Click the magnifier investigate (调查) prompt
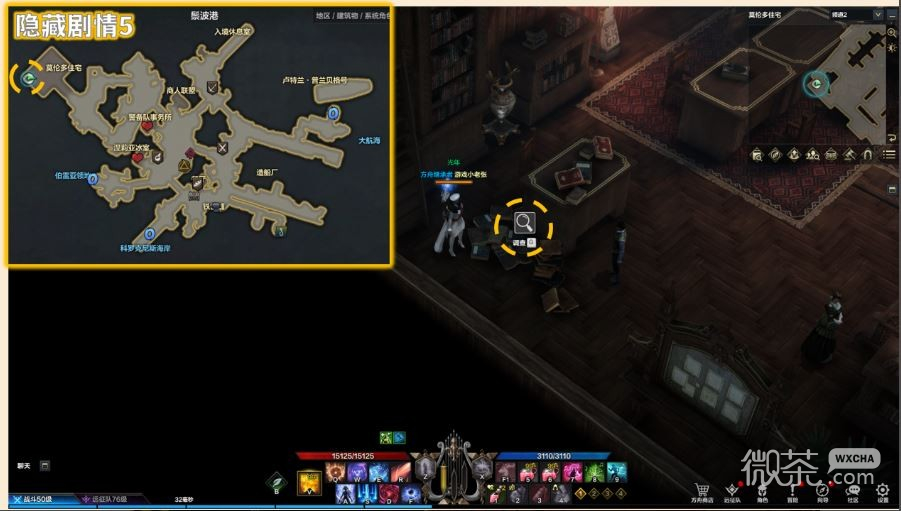Image resolution: width=901 pixels, height=511 pixels. pos(523,223)
